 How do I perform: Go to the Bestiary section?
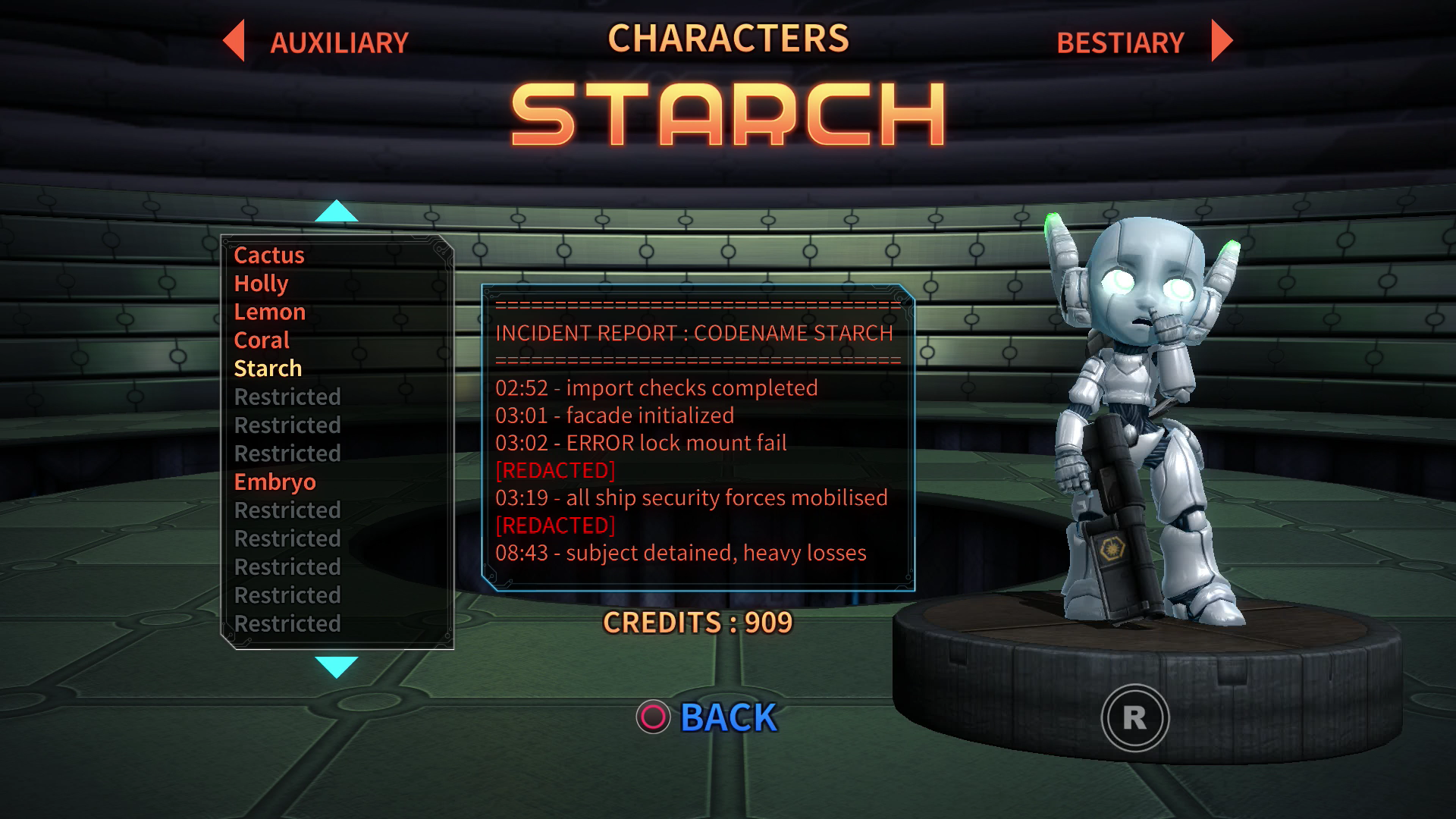pyautogui.click(x=1120, y=42)
